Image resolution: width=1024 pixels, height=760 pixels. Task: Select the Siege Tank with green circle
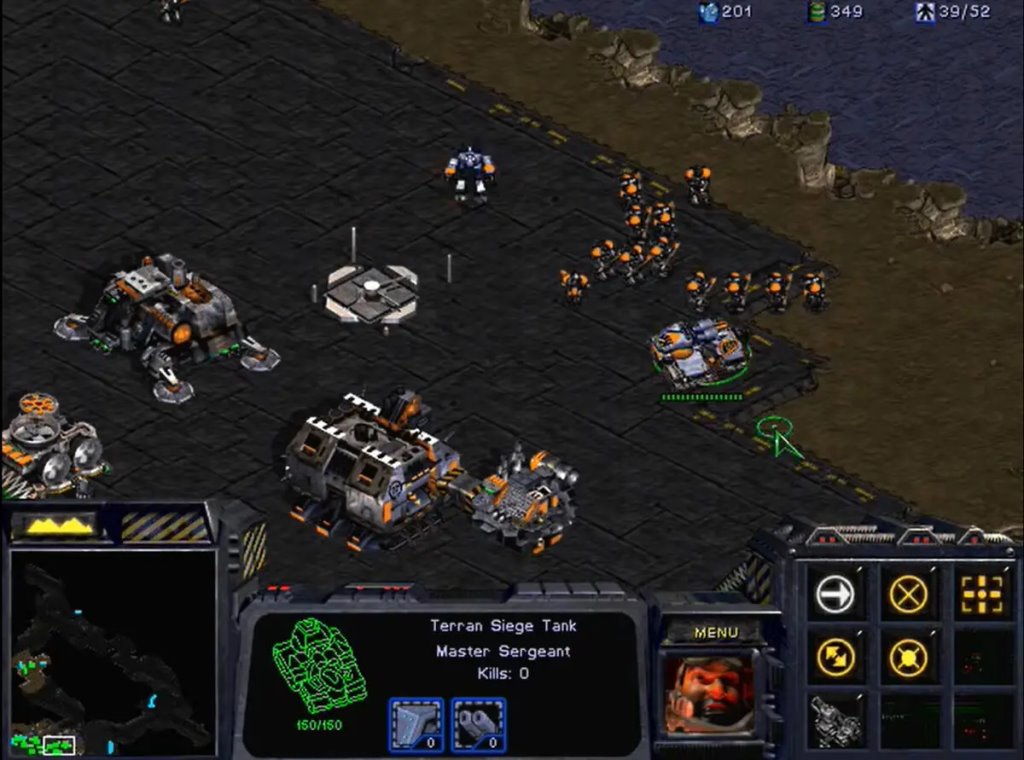pos(700,353)
